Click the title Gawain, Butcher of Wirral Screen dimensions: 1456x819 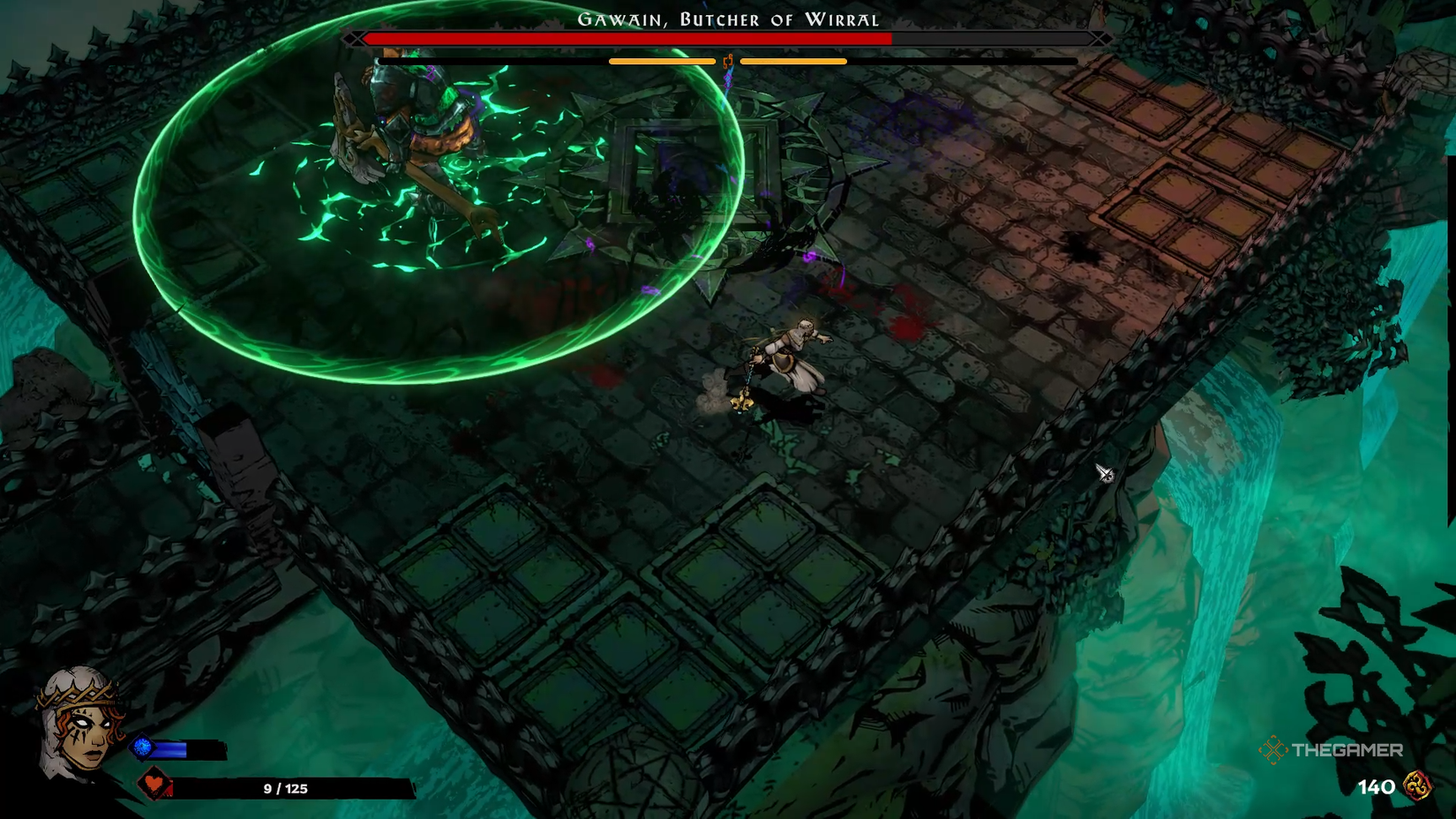[726, 18]
